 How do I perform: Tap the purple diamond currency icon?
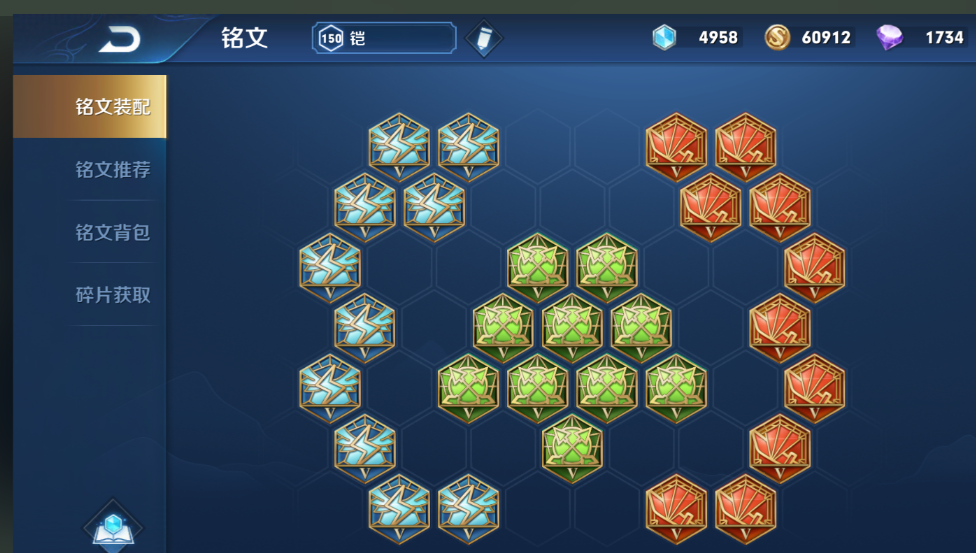pyautogui.click(x=889, y=38)
